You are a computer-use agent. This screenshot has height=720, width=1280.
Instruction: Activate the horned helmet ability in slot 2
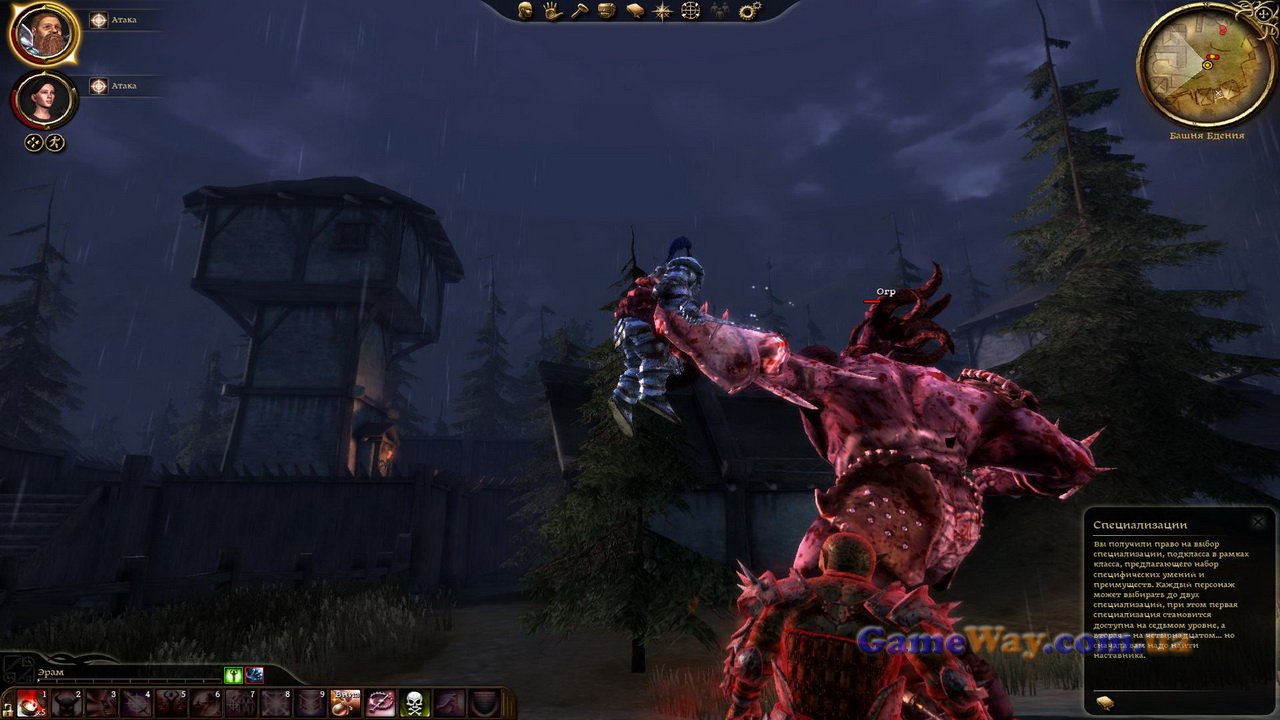point(66,703)
